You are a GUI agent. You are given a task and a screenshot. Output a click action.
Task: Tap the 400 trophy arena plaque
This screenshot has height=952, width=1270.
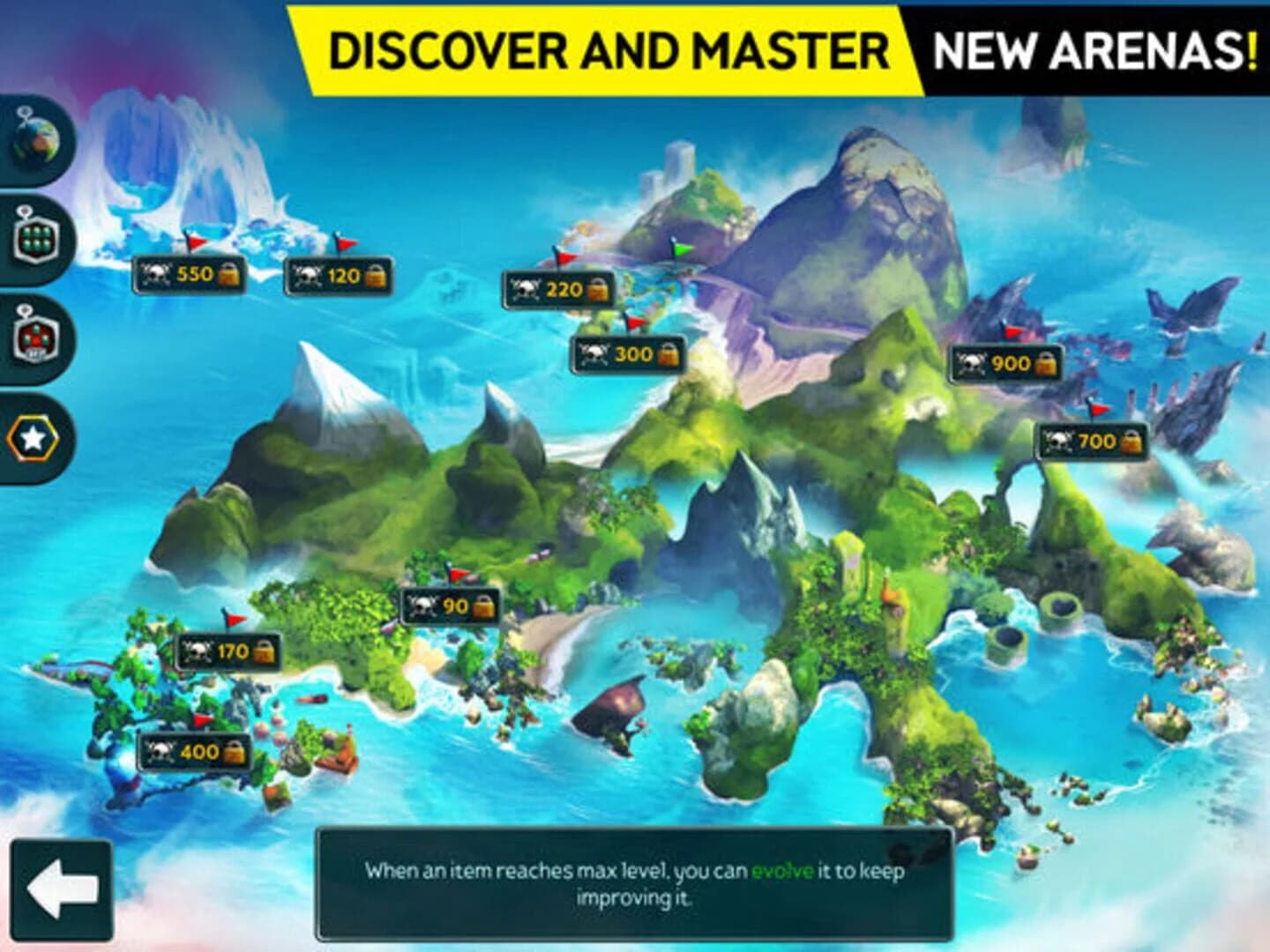196,751
